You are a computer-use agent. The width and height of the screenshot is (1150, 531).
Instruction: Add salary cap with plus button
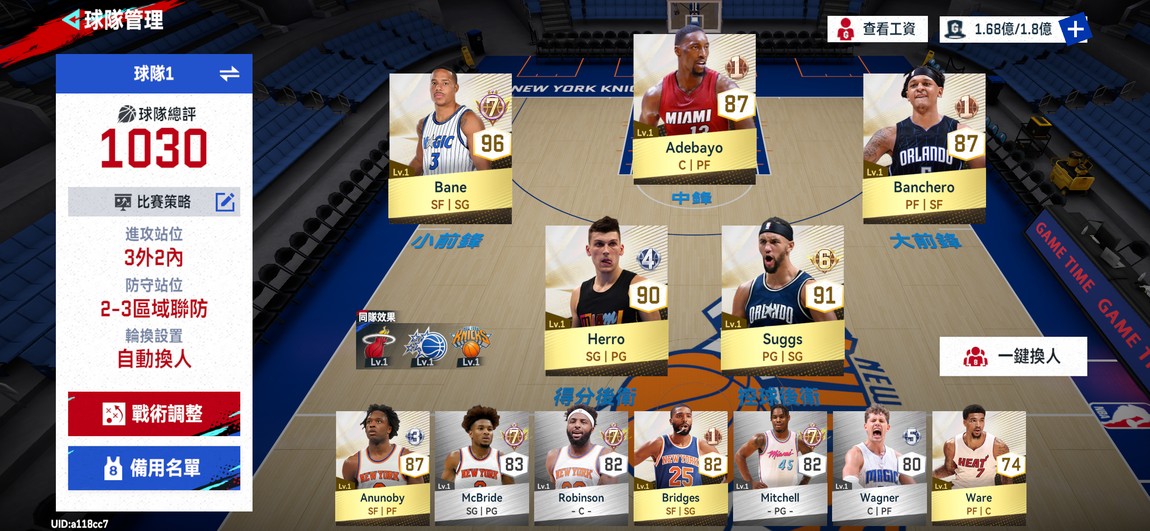1076,29
